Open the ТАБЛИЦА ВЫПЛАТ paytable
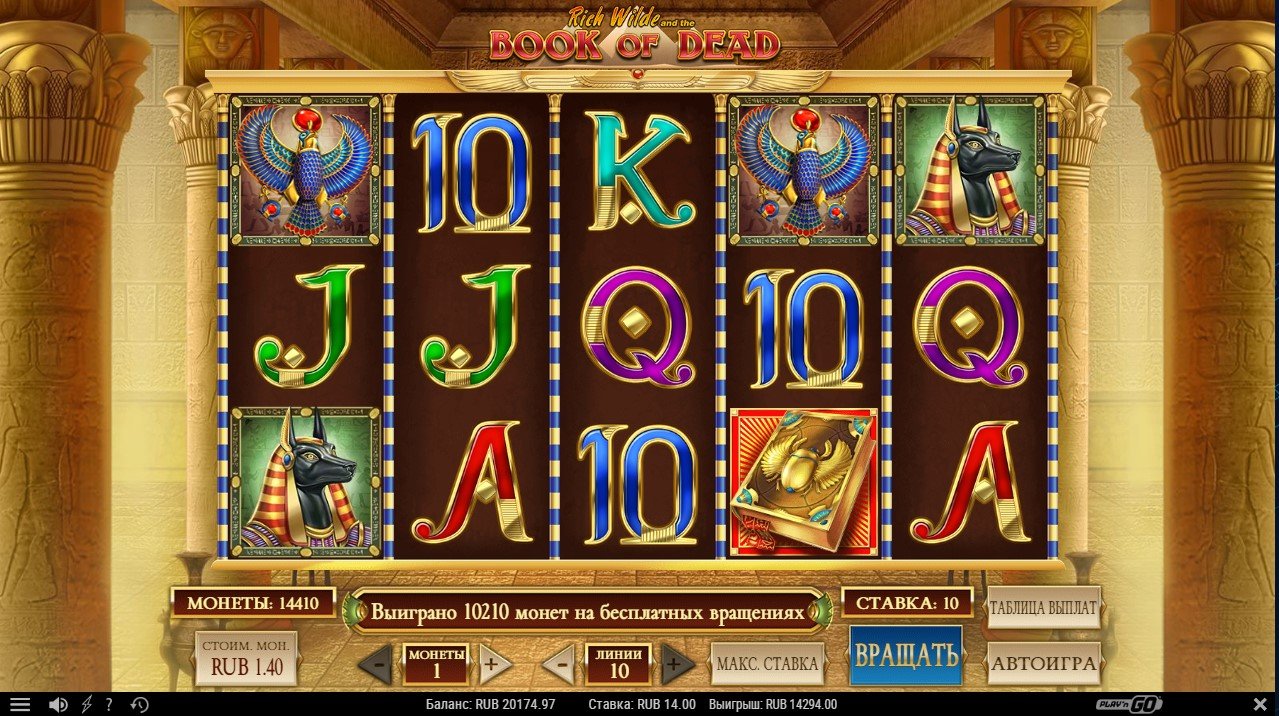1279x716 pixels. (x=1044, y=607)
